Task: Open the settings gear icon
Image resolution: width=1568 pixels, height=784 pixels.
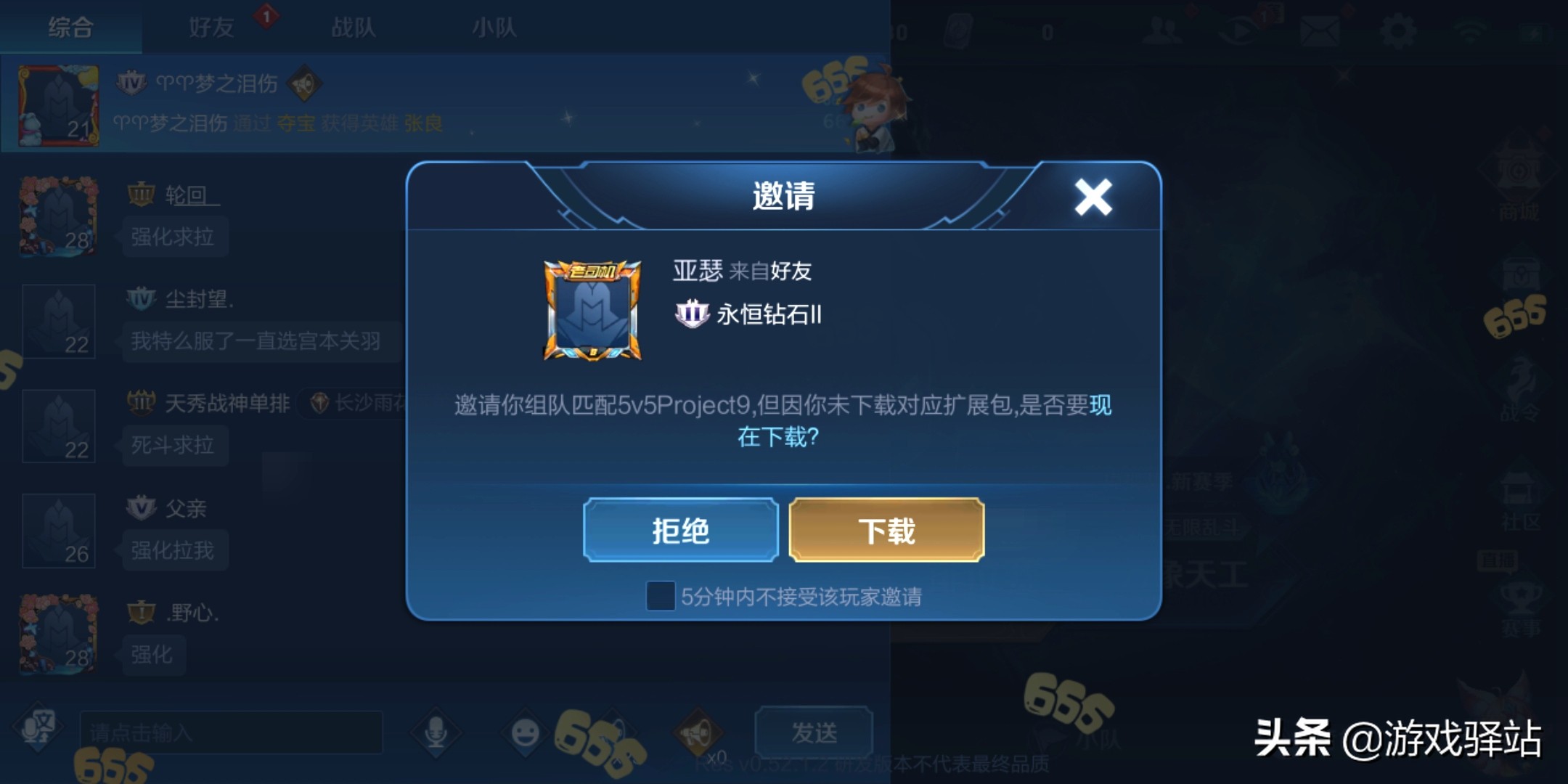Action: (1401, 30)
